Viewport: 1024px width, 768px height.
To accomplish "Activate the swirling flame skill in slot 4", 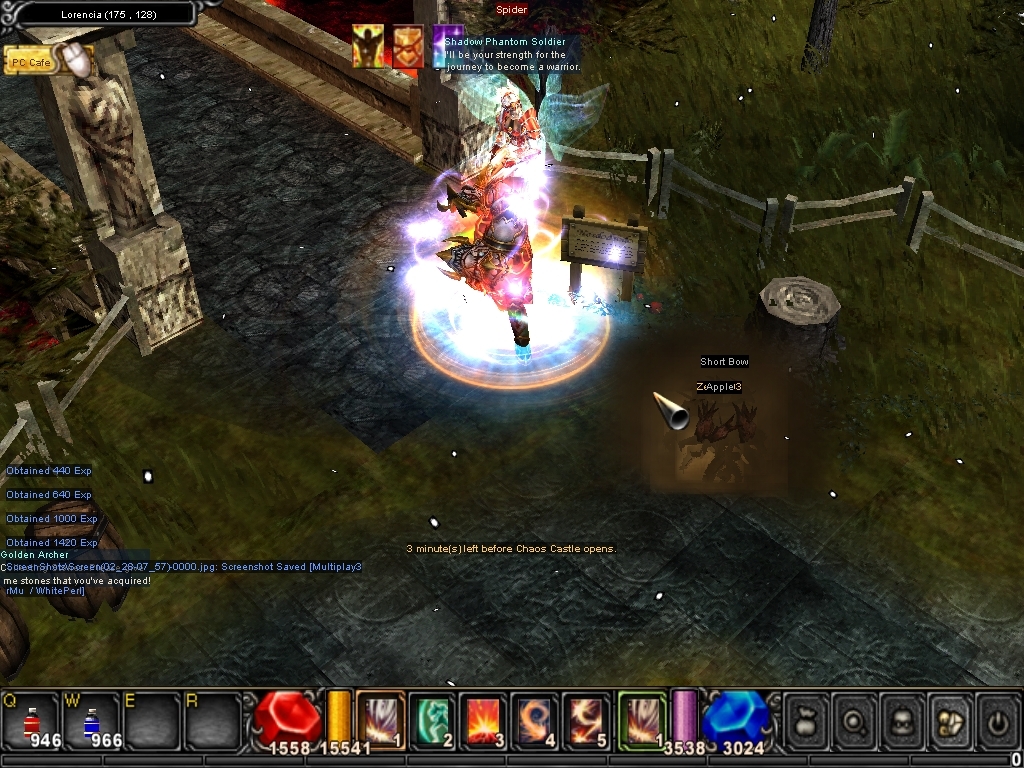I will [536, 719].
